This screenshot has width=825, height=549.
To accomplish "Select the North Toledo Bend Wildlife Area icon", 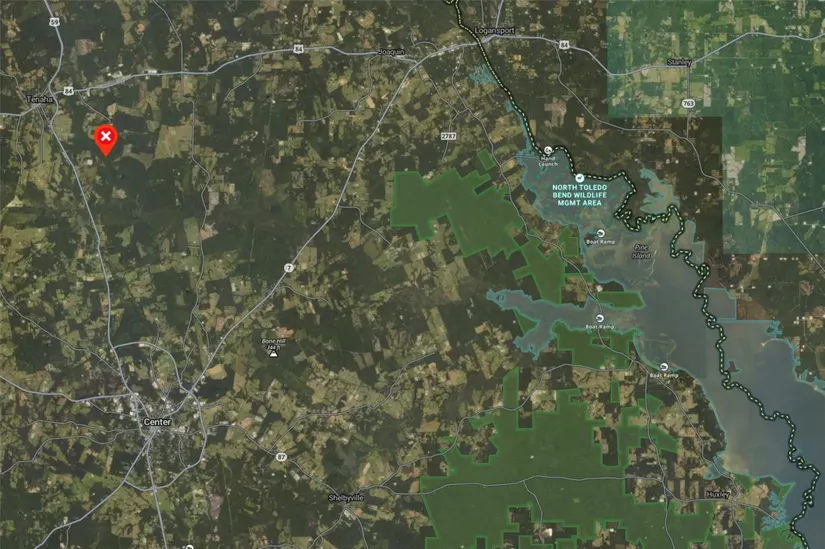I will [x=578, y=177].
